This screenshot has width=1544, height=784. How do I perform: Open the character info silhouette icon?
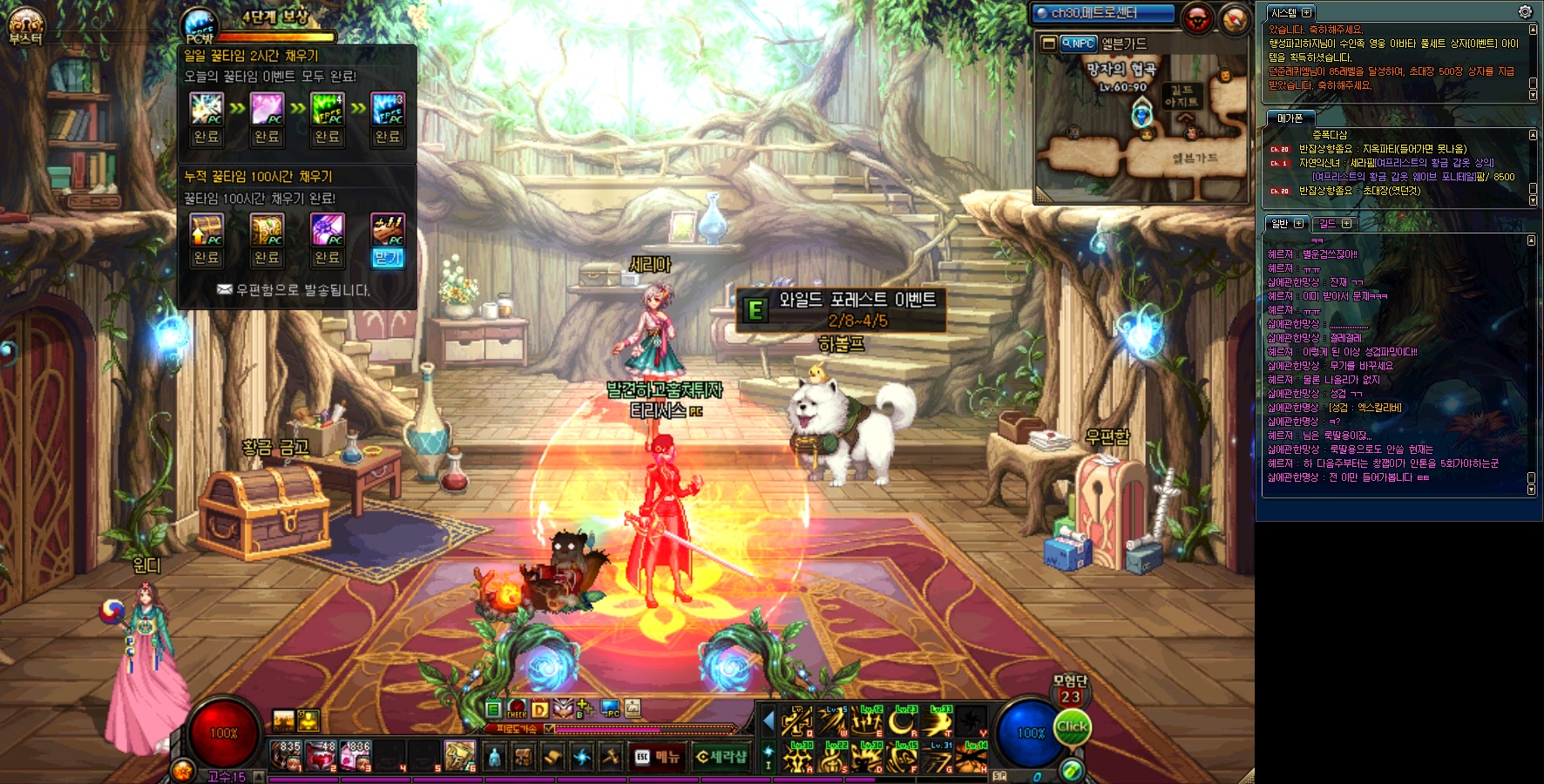(494, 757)
